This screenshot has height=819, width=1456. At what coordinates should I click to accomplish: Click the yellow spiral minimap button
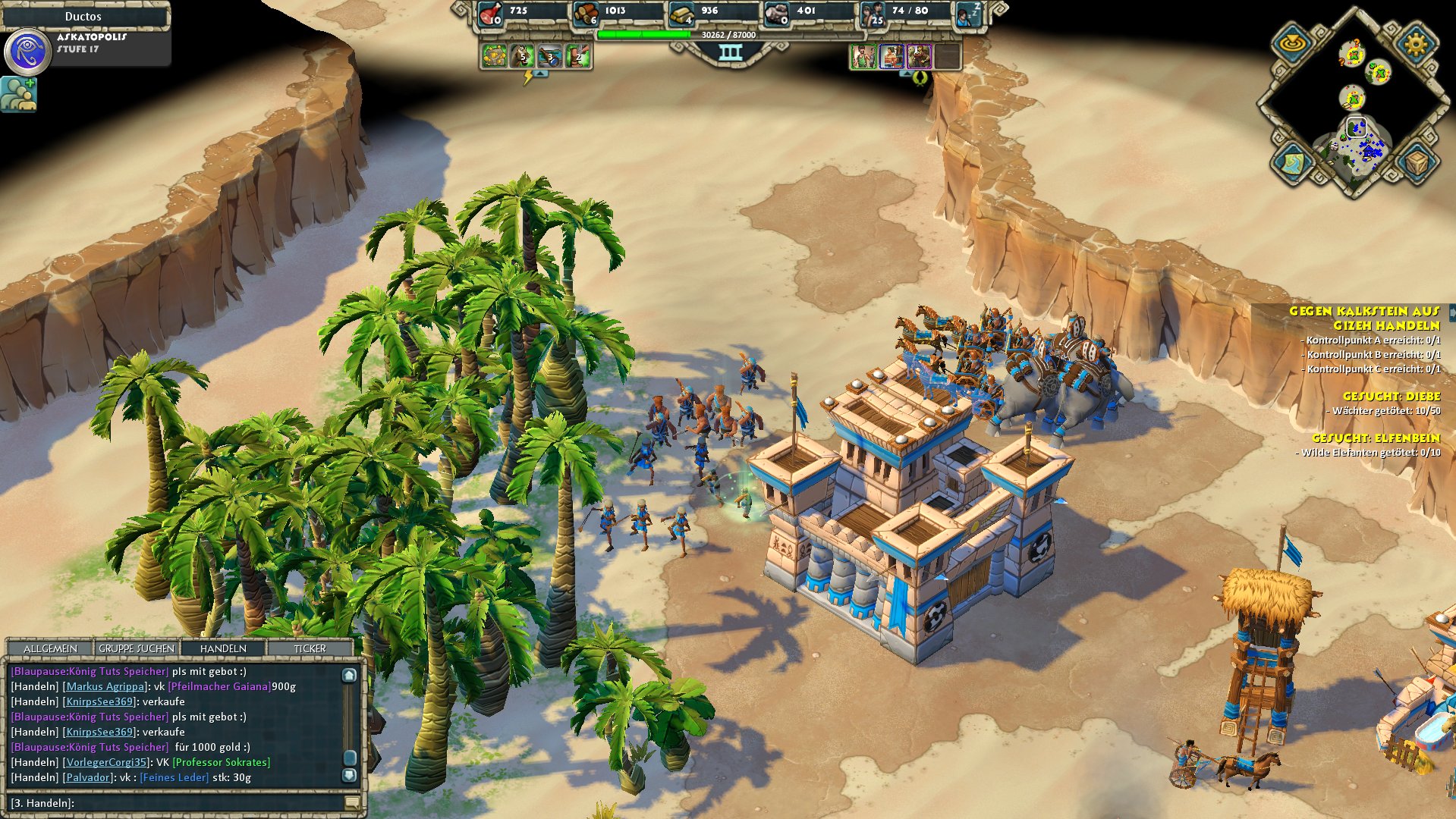click(x=1293, y=43)
